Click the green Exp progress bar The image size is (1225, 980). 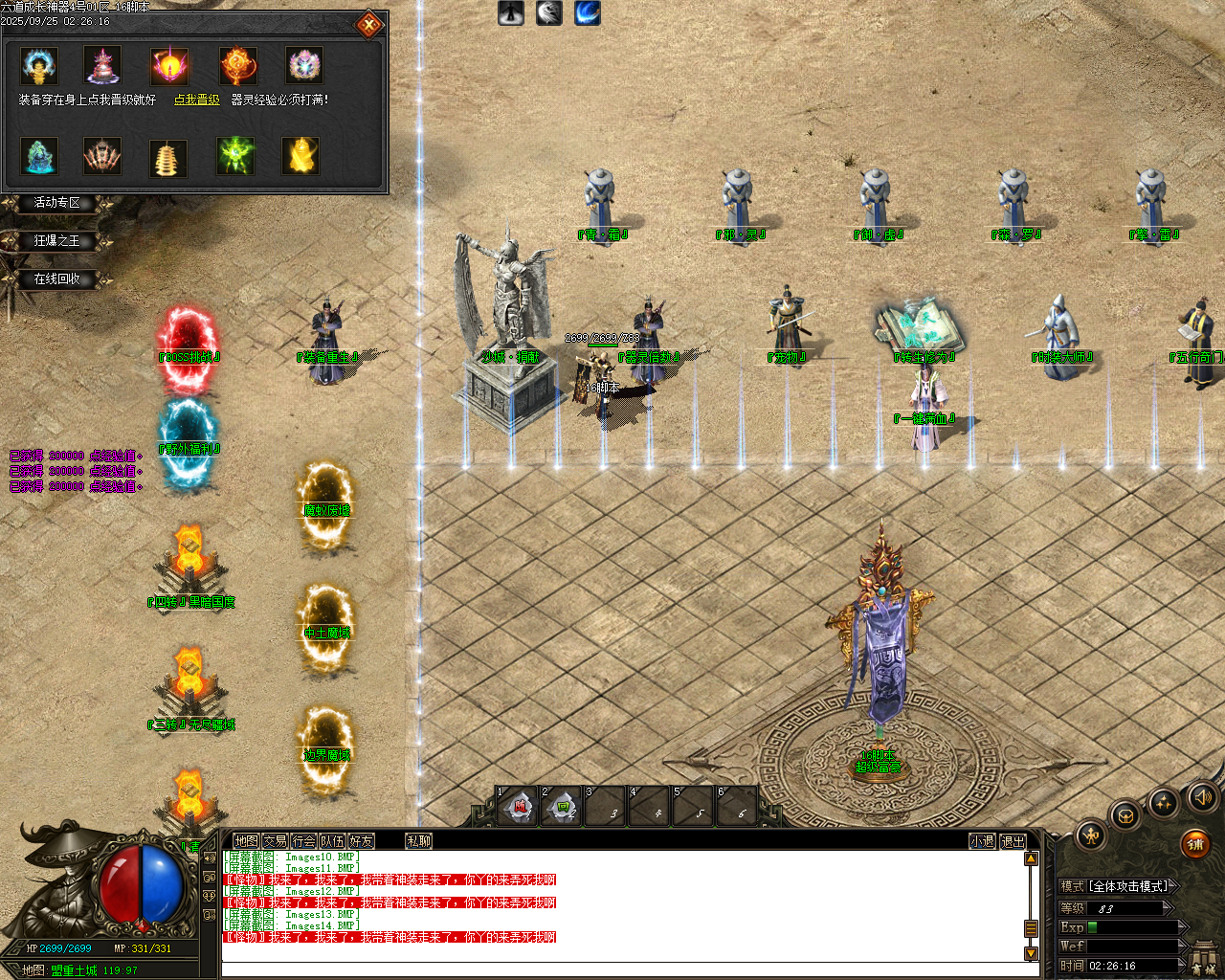point(1093,927)
